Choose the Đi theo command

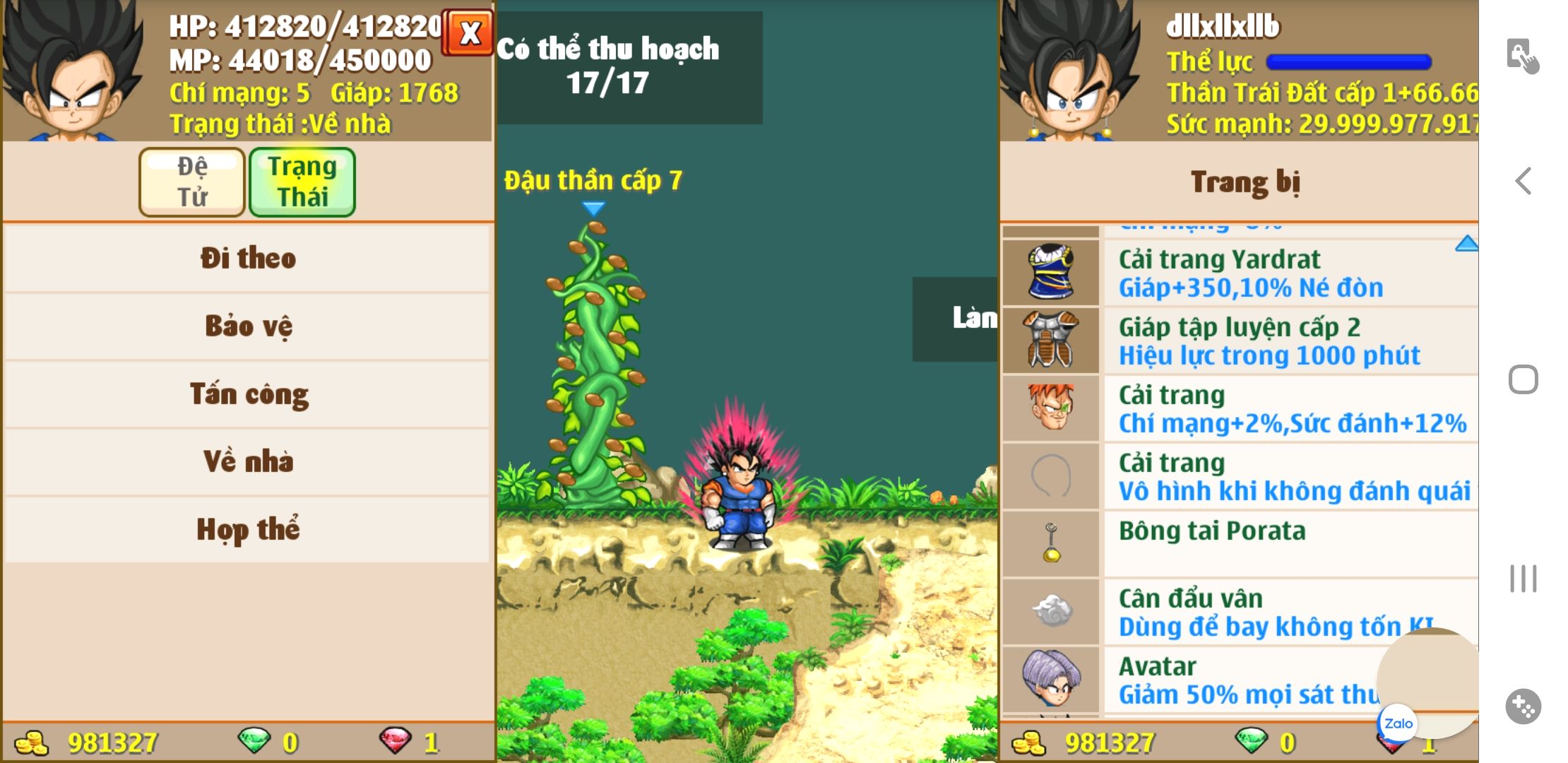[x=247, y=259]
